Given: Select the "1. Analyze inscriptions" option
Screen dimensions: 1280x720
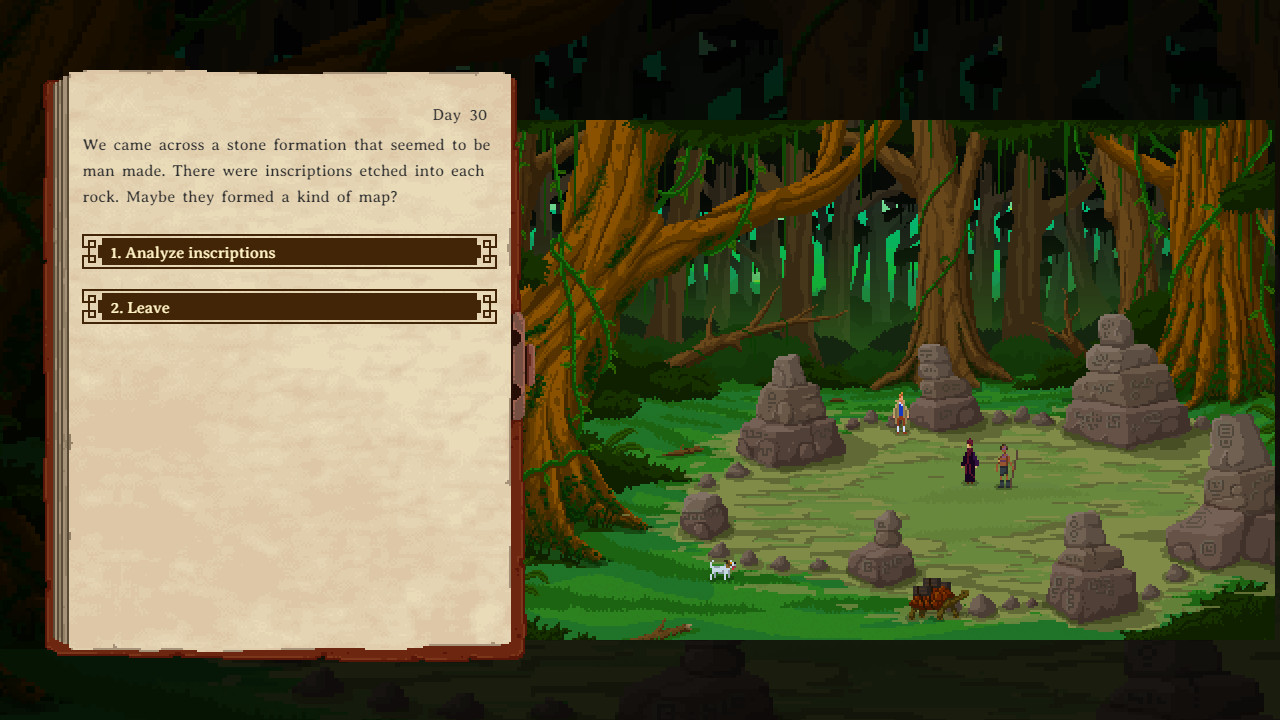Looking at the screenshot, I should [288, 252].
